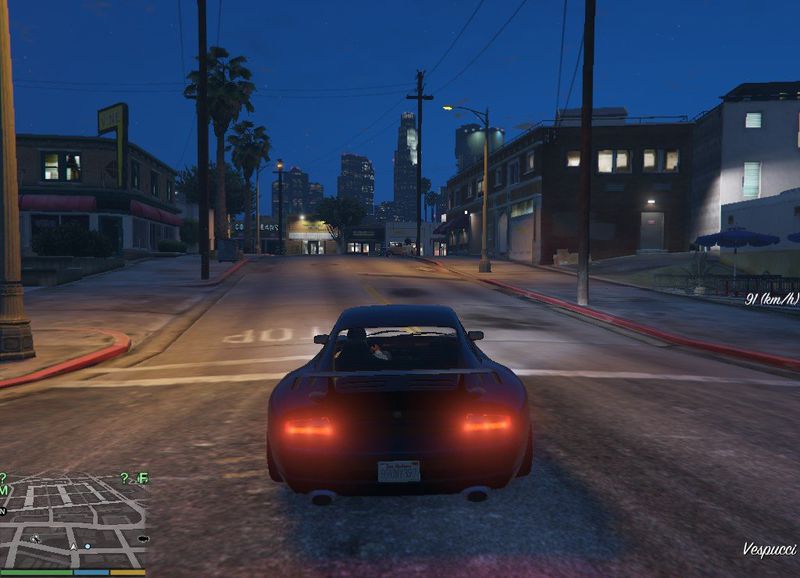
Task: Select the green M blip on minimap
Action: pos(5,490)
